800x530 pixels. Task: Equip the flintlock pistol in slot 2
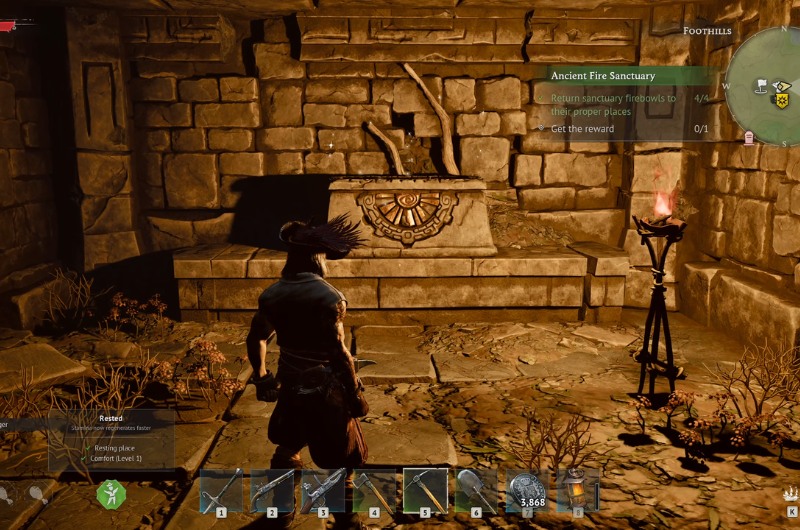pos(272,491)
